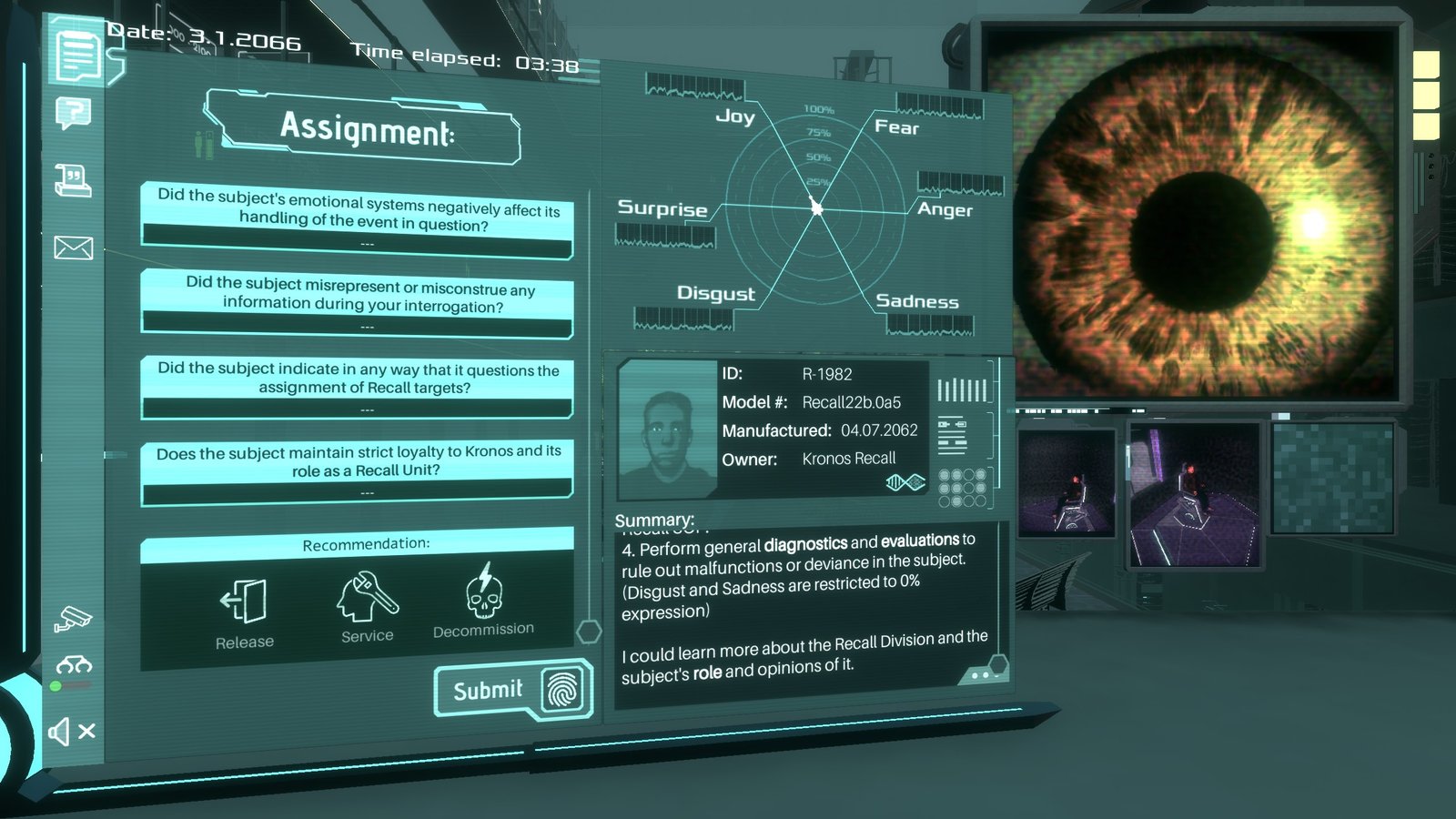Click the security camera icon
1456x819 pixels.
73,619
